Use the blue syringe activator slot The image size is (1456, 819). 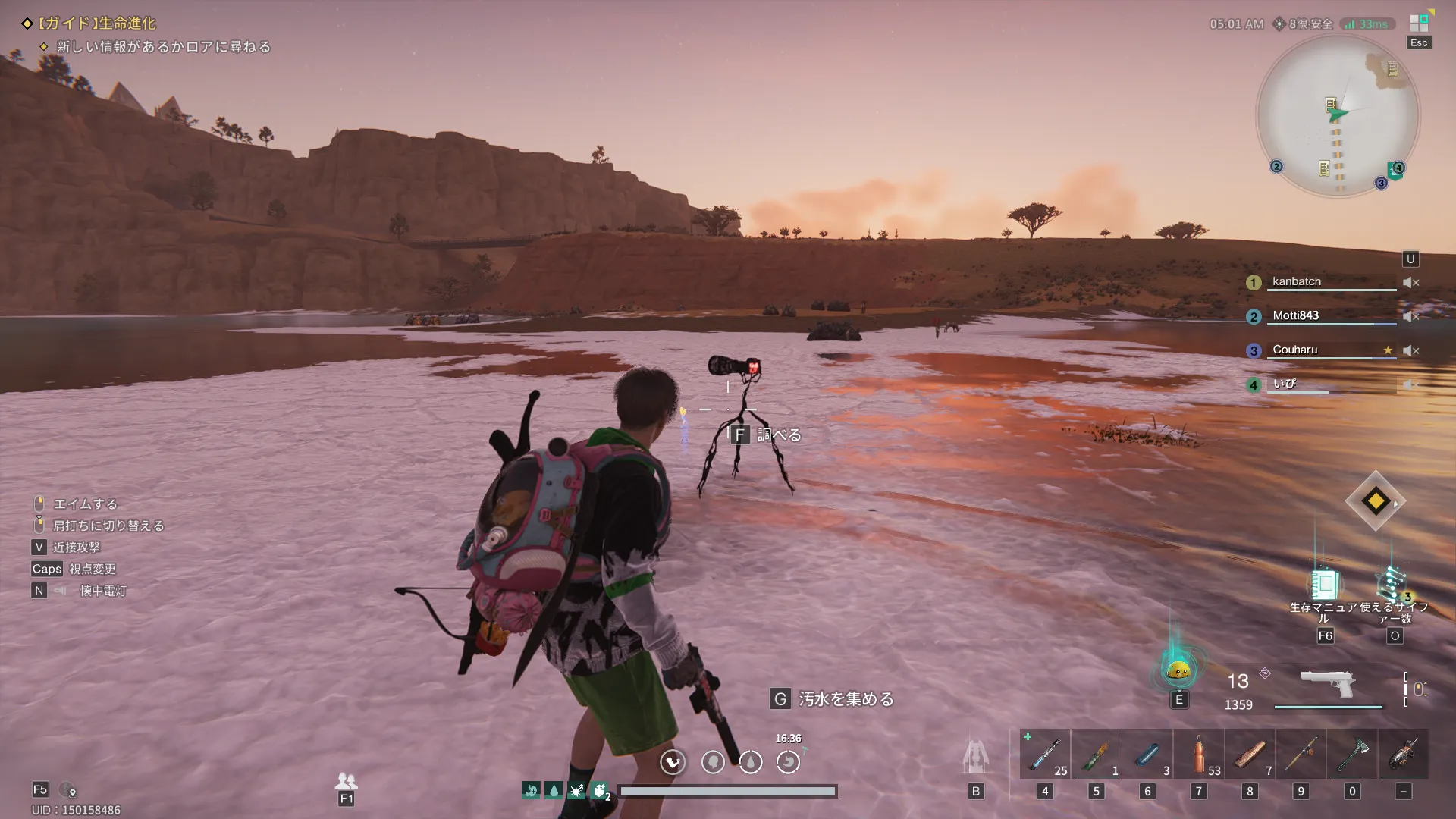1044,755
